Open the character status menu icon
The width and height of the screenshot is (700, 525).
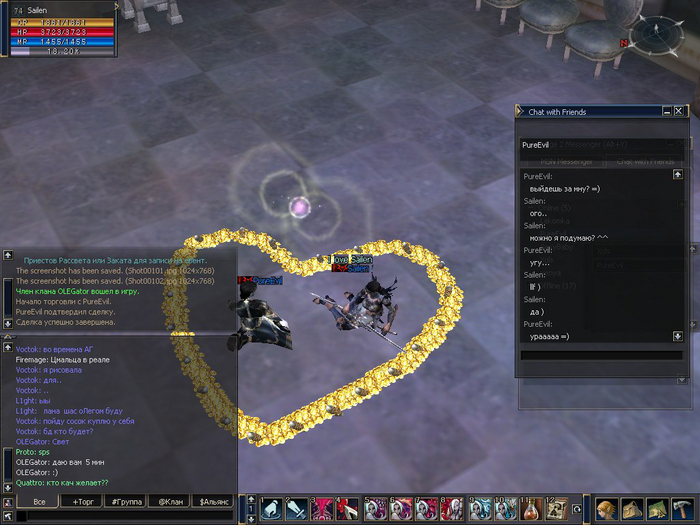coord(608,509)
